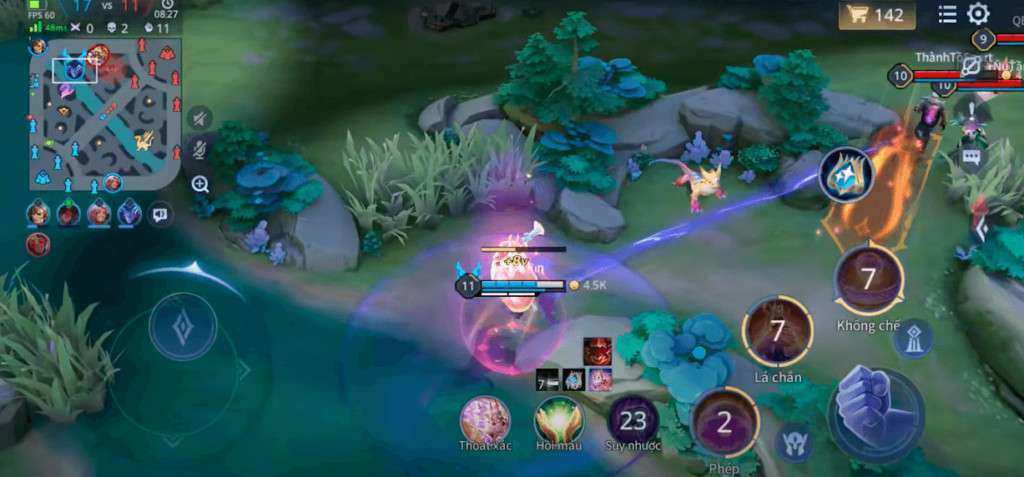Screen dimensions: 1024x477
Task: Zoom the minimap with the magnifier button
Action: tap(200, 184)
